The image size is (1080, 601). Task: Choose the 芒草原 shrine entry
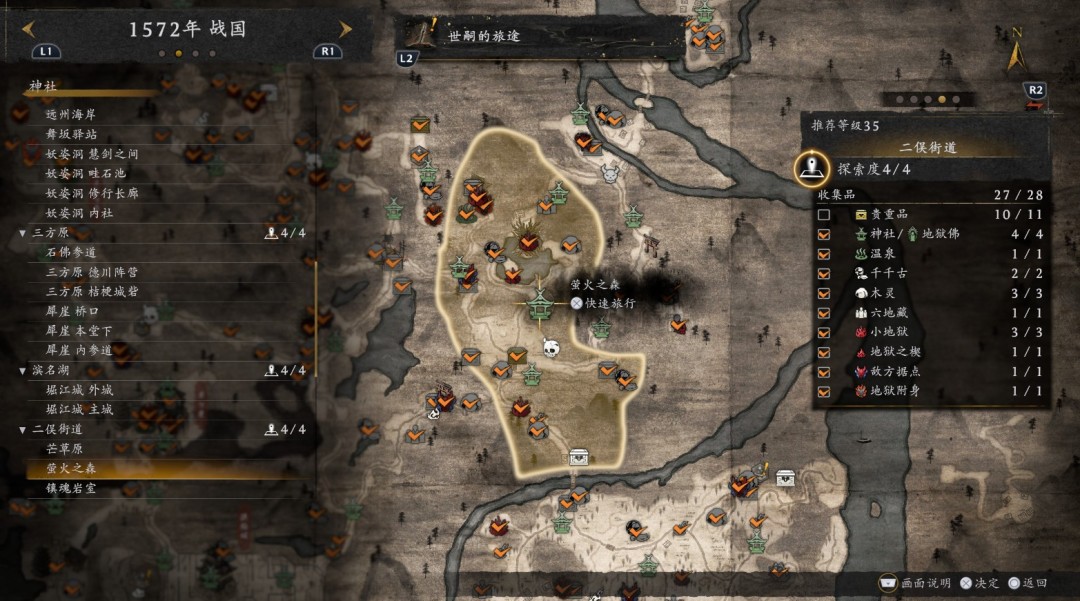64,449
